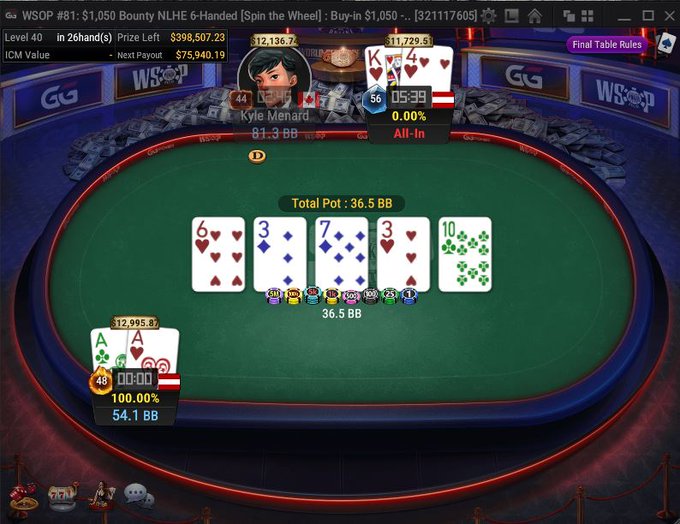680x524 pixels.
Task: Open the chat speech bubbles
Action: click(x=138, y=497)
